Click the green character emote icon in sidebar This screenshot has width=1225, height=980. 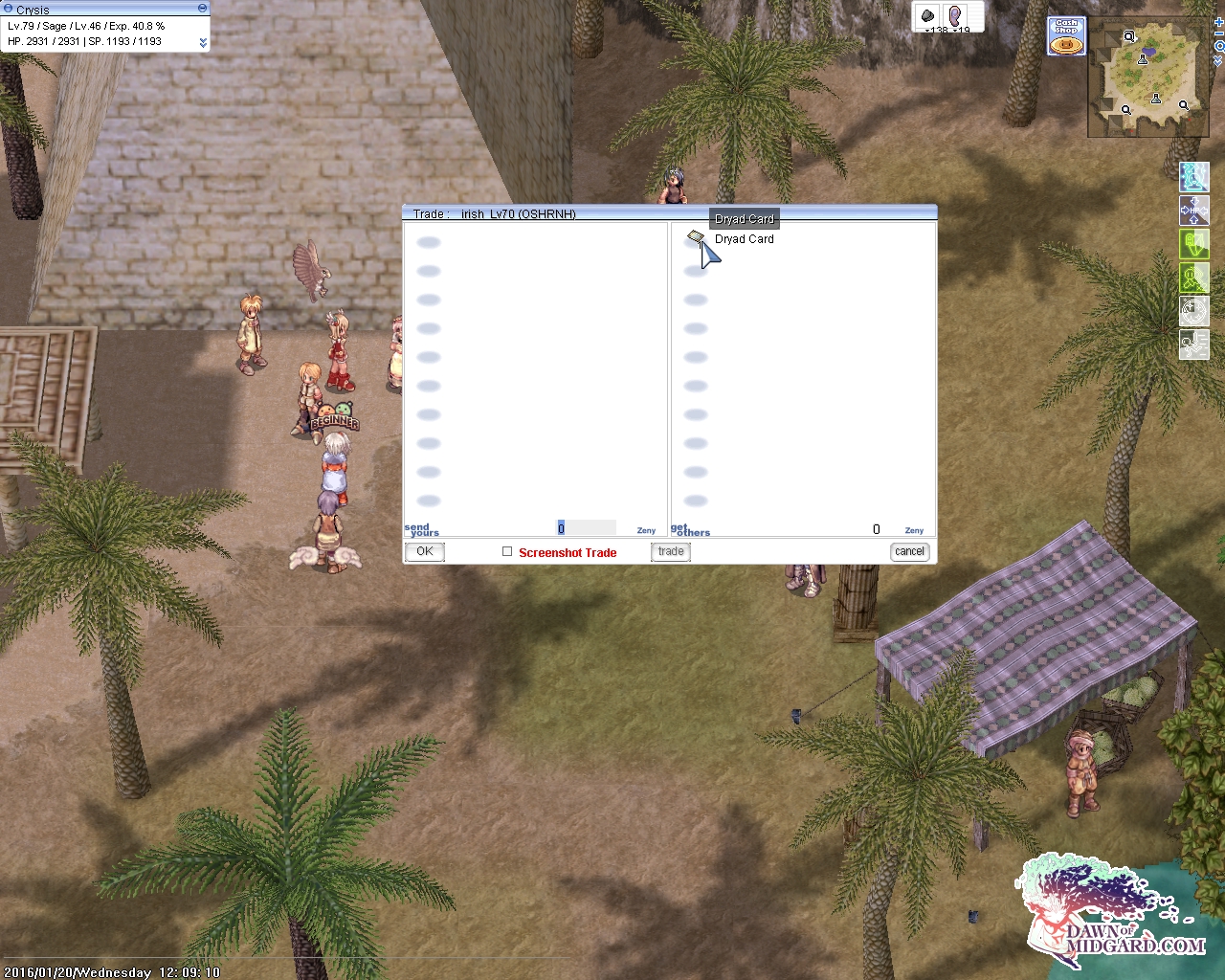[1193, 278]
